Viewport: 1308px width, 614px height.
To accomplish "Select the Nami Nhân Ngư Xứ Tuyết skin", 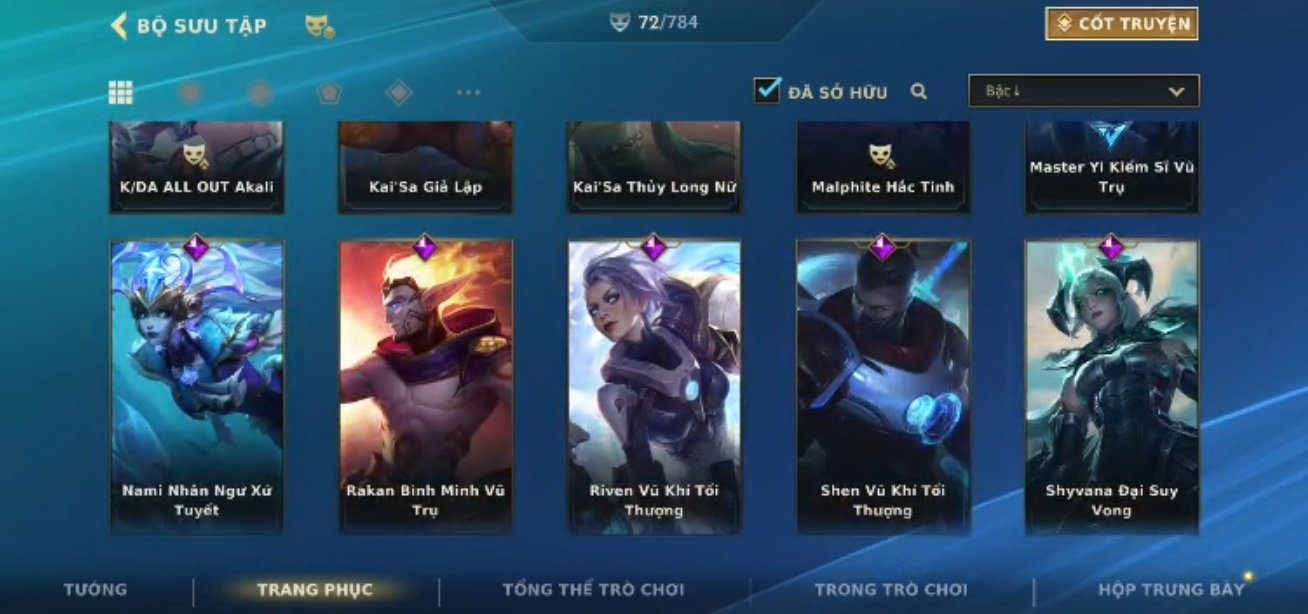I will click(x=197, y=386).
